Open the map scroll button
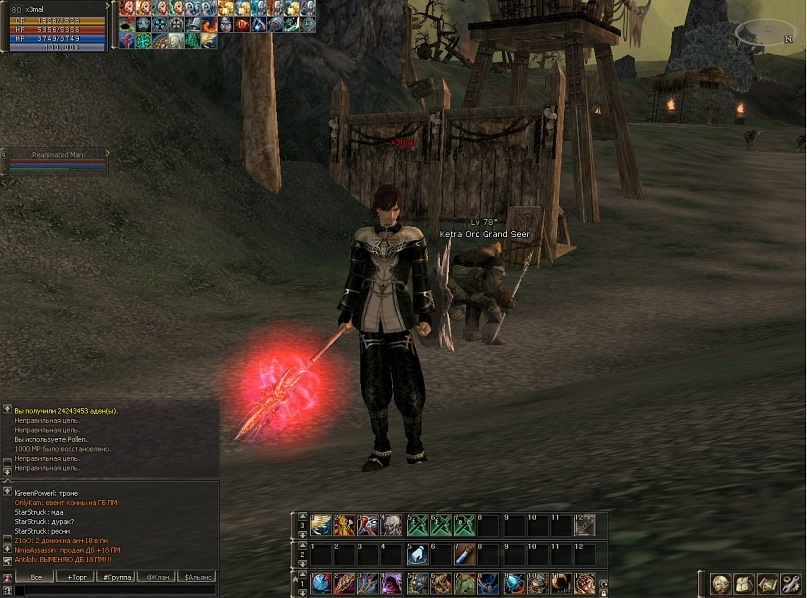Viewport: 807px width, 598px height. 767,583
